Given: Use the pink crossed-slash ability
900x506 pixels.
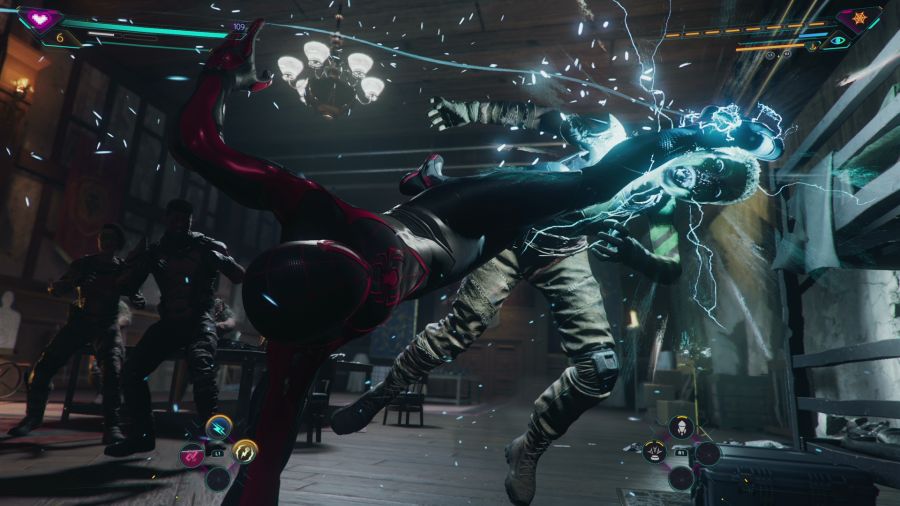Looking at the screenshot, I should [190, 455].
